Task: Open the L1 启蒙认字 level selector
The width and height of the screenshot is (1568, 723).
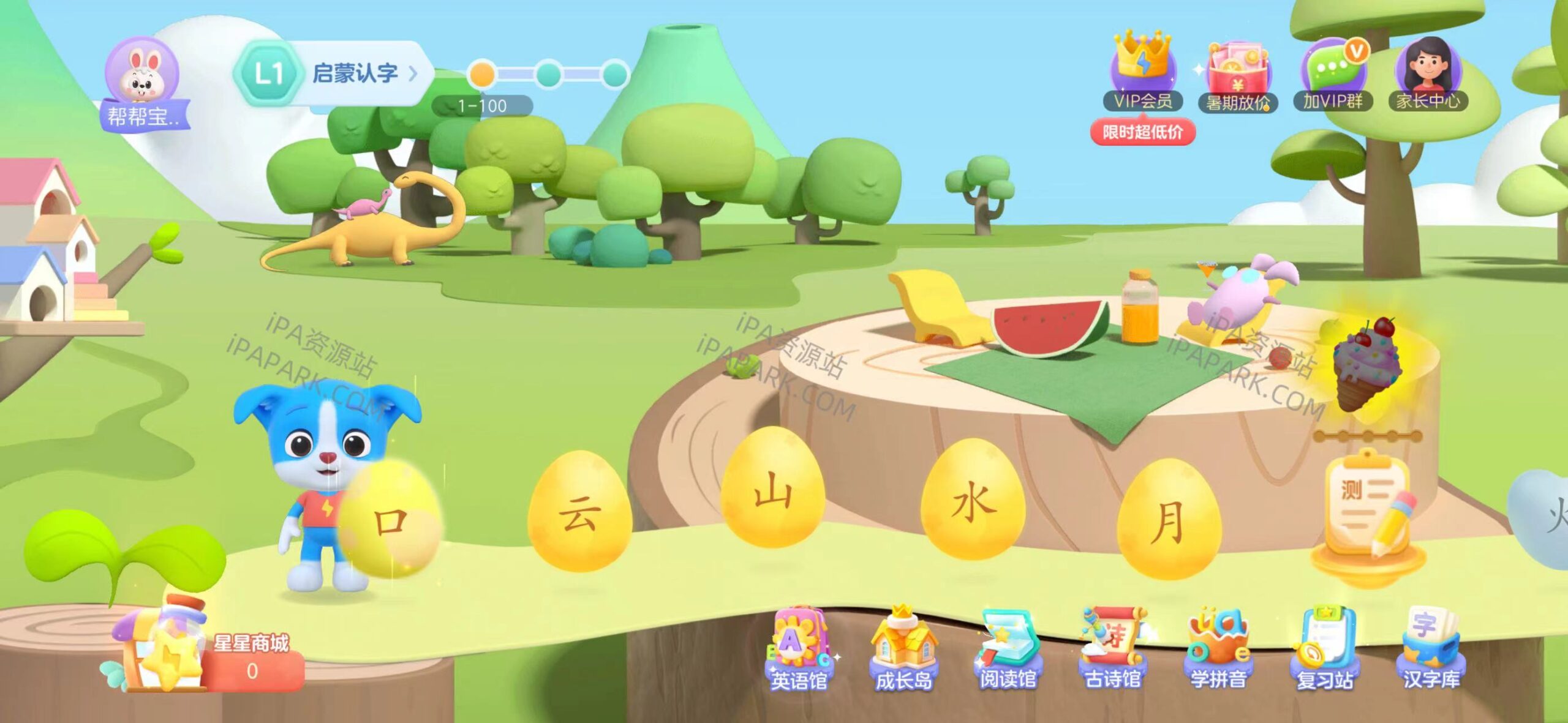Action: point(334,73)
